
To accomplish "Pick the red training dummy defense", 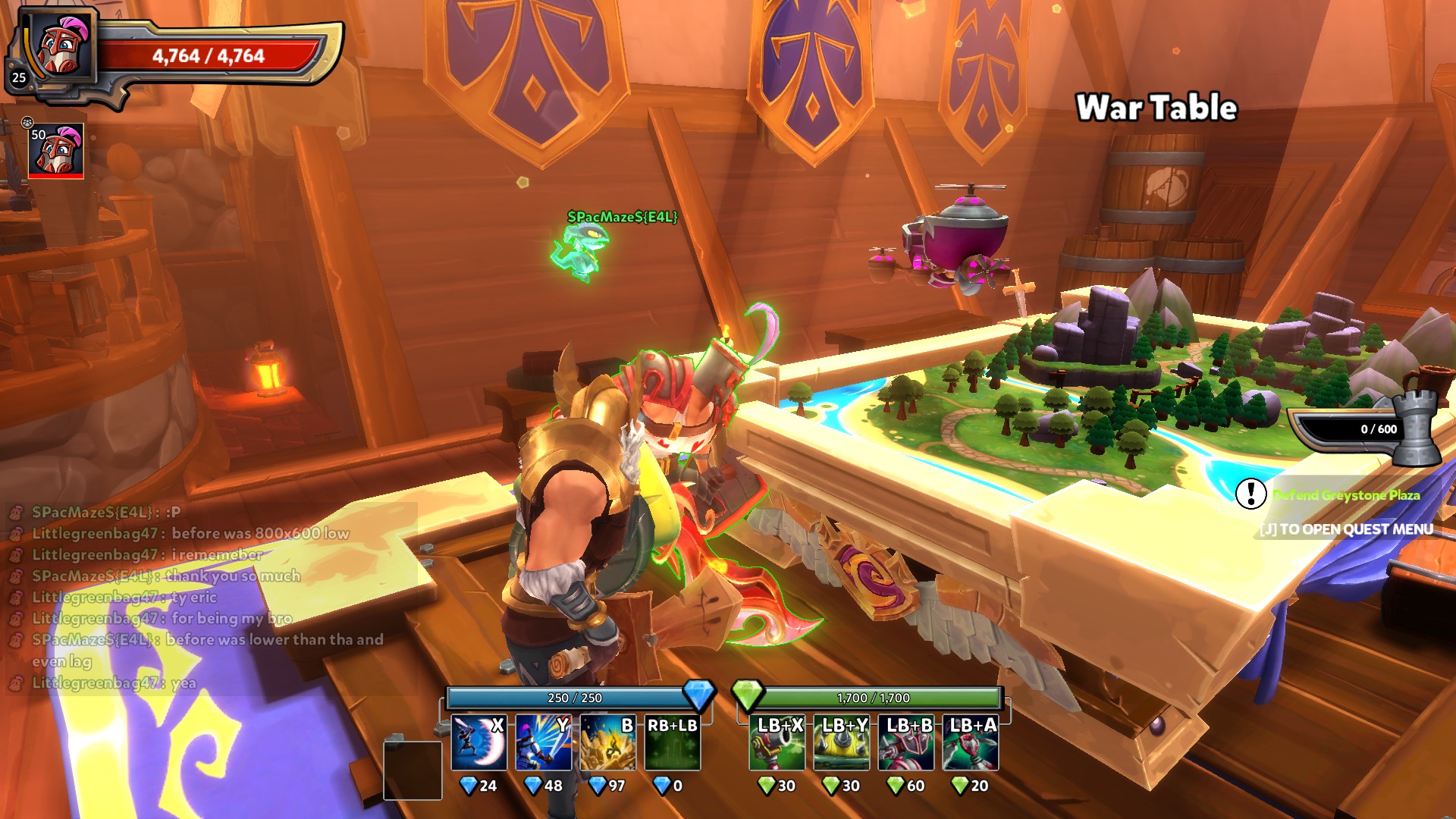I will tap(906, 743).
